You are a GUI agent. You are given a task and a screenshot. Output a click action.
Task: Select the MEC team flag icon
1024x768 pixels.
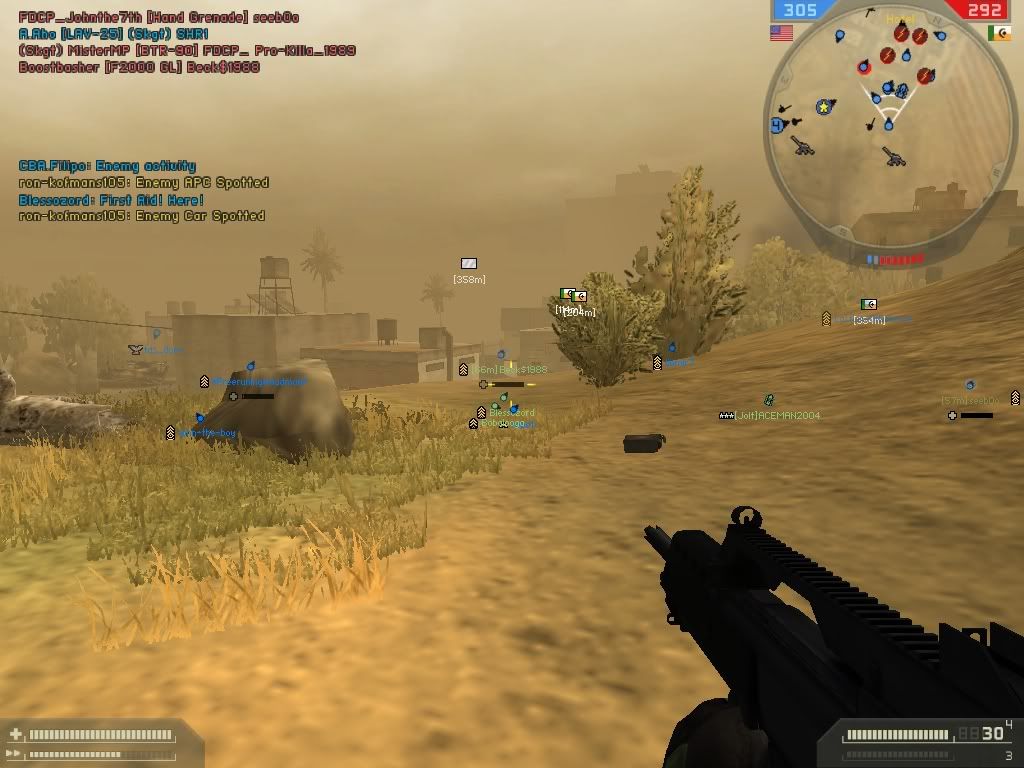point(998,33)
